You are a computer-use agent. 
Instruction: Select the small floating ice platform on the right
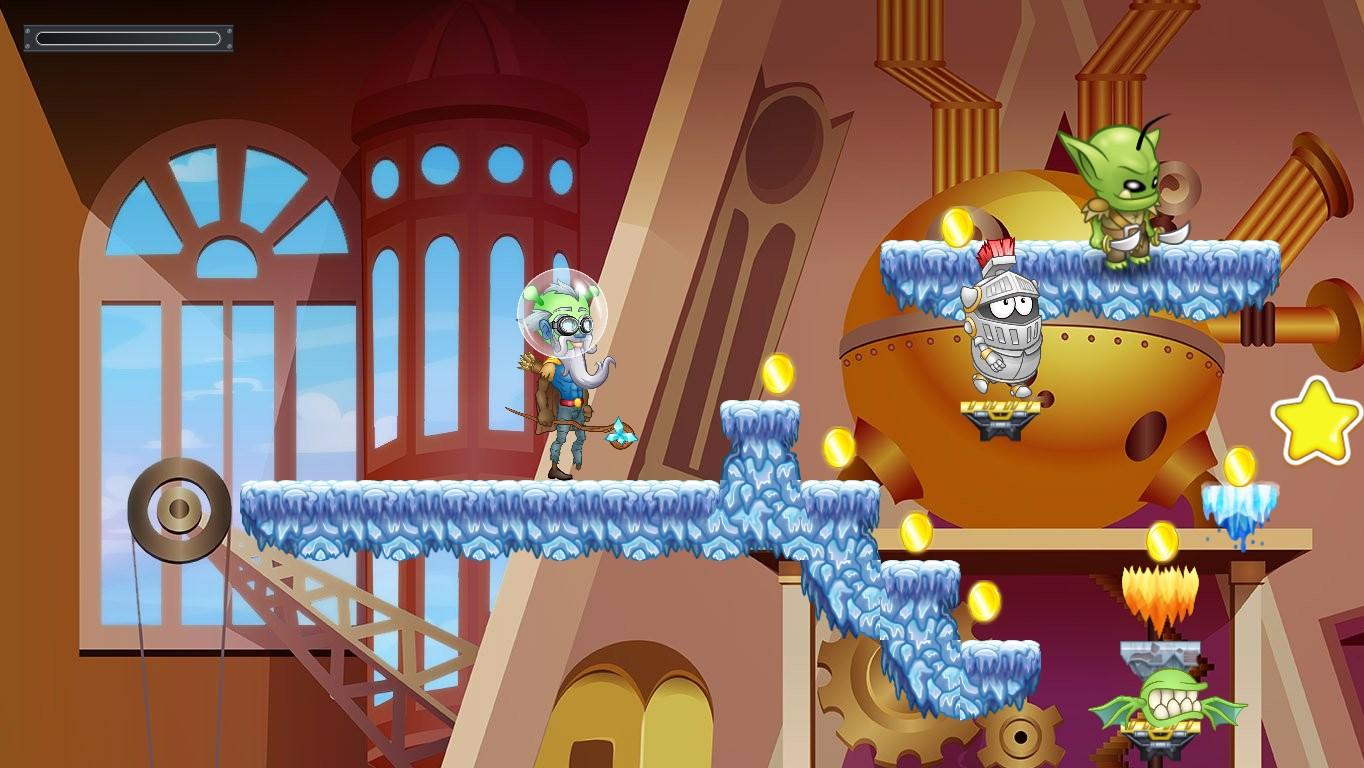click(1240, 495)
